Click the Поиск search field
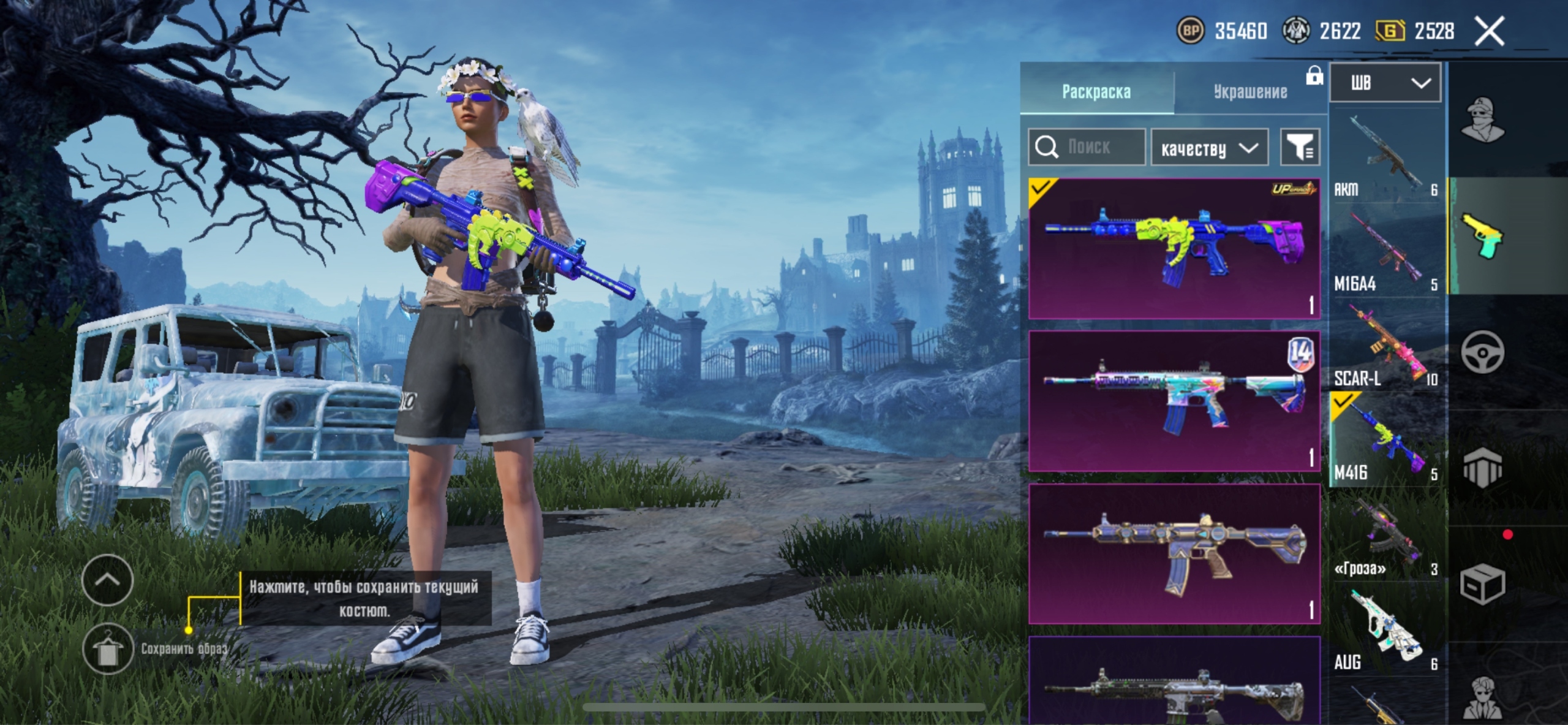Image resolution: width=1568 pixels, height=725 pixels. tap(1087, 147)
